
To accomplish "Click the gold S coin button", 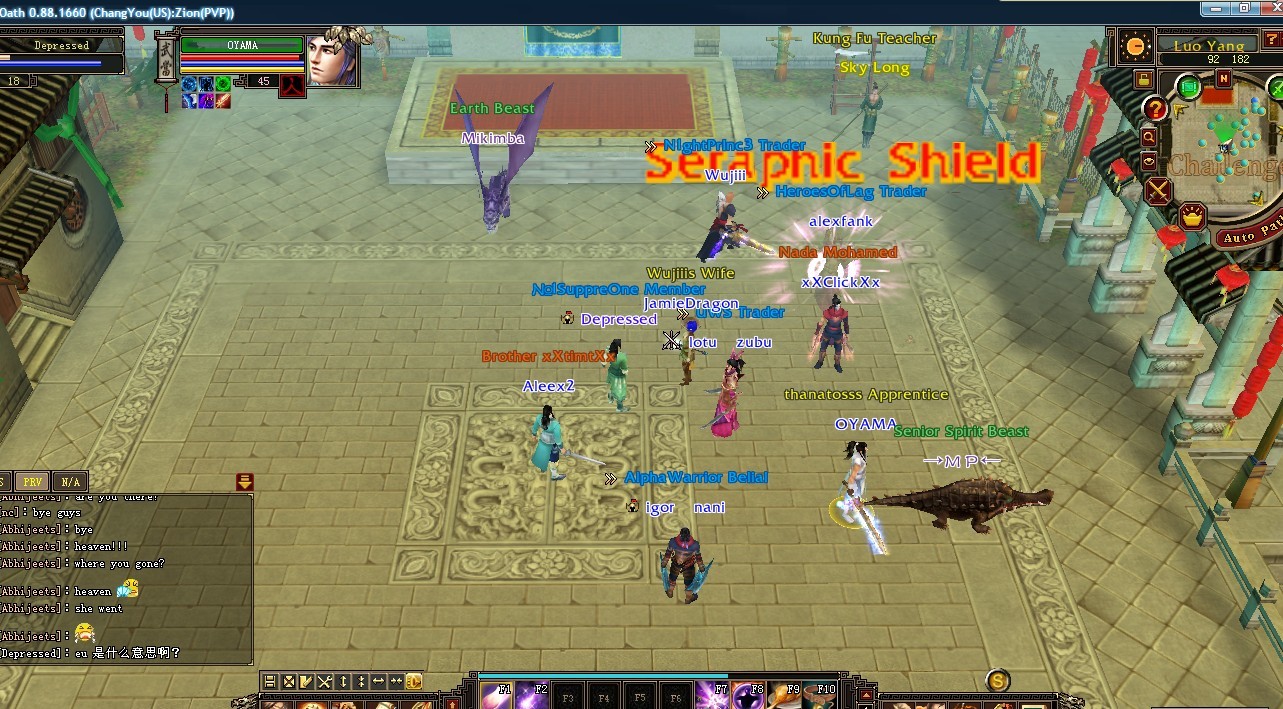I will tap(997, 681).
